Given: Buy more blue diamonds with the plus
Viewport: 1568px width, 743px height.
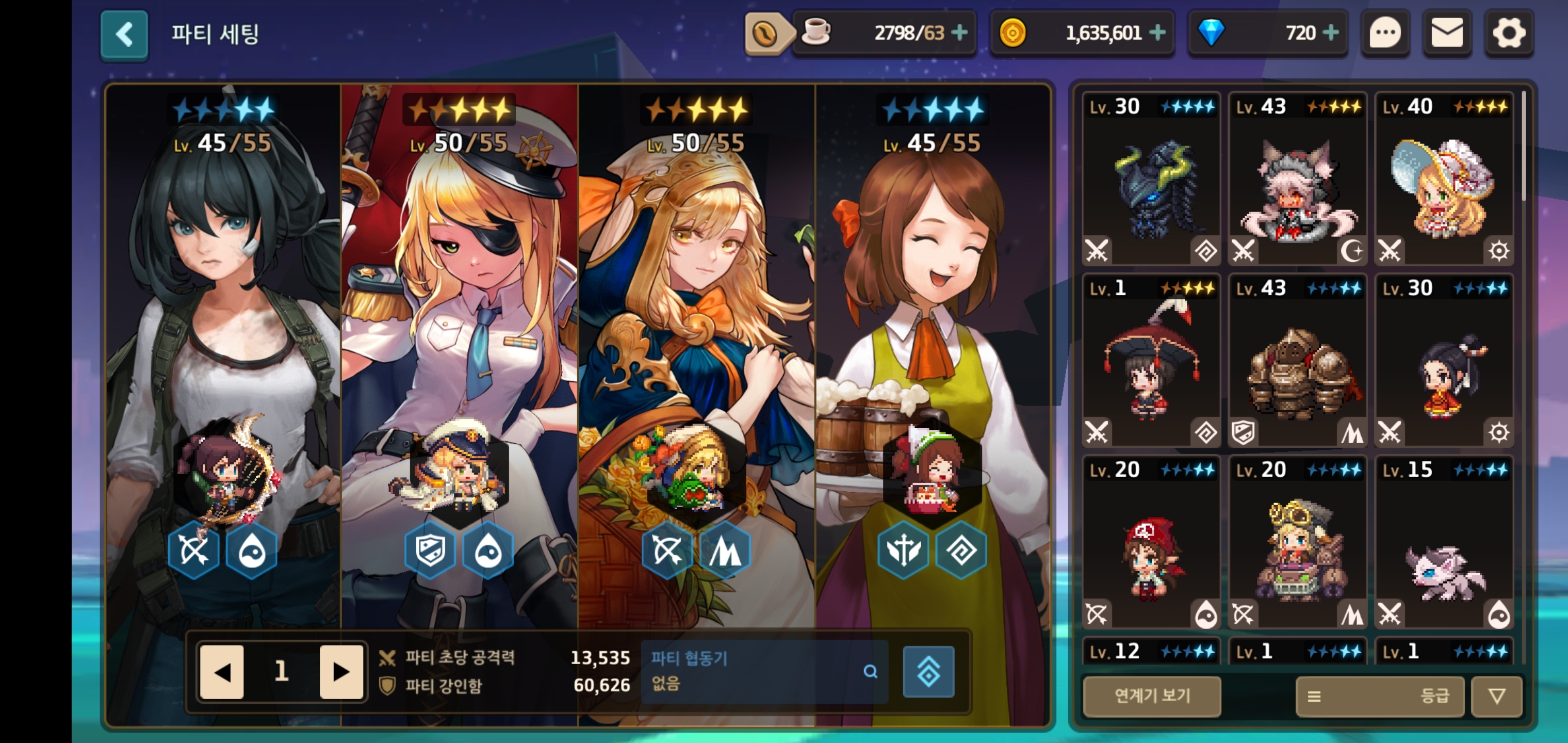Looking at the screenshot, I should pos(1331,33).
